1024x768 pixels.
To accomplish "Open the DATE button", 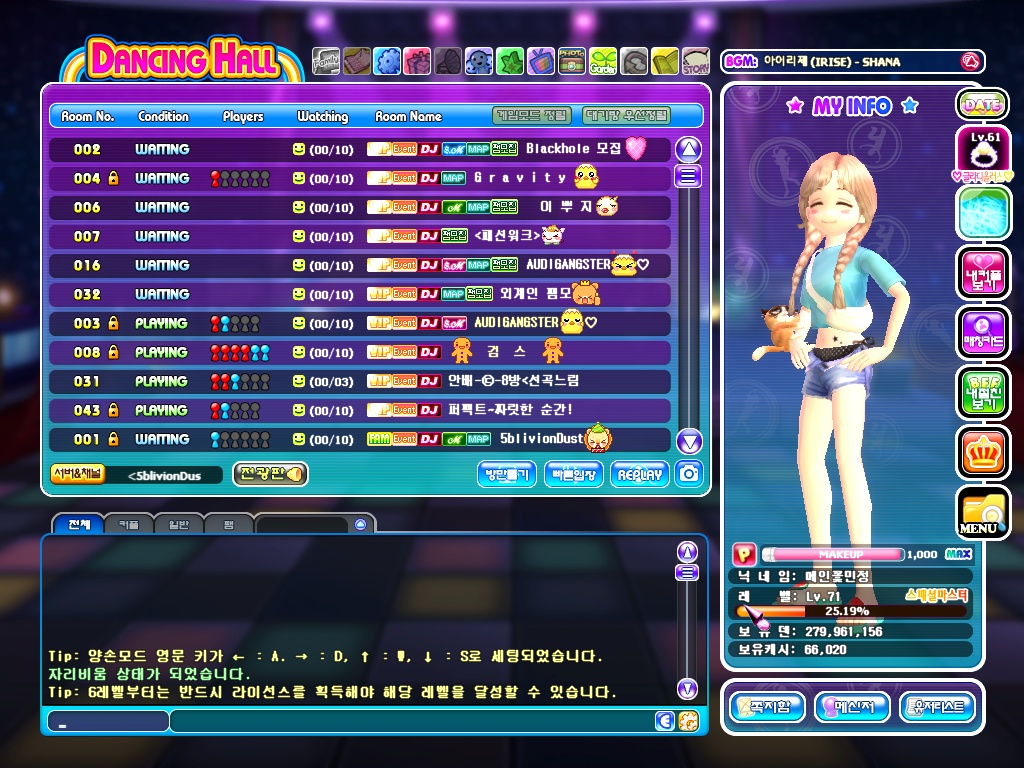I will click(x=981, y=104).
